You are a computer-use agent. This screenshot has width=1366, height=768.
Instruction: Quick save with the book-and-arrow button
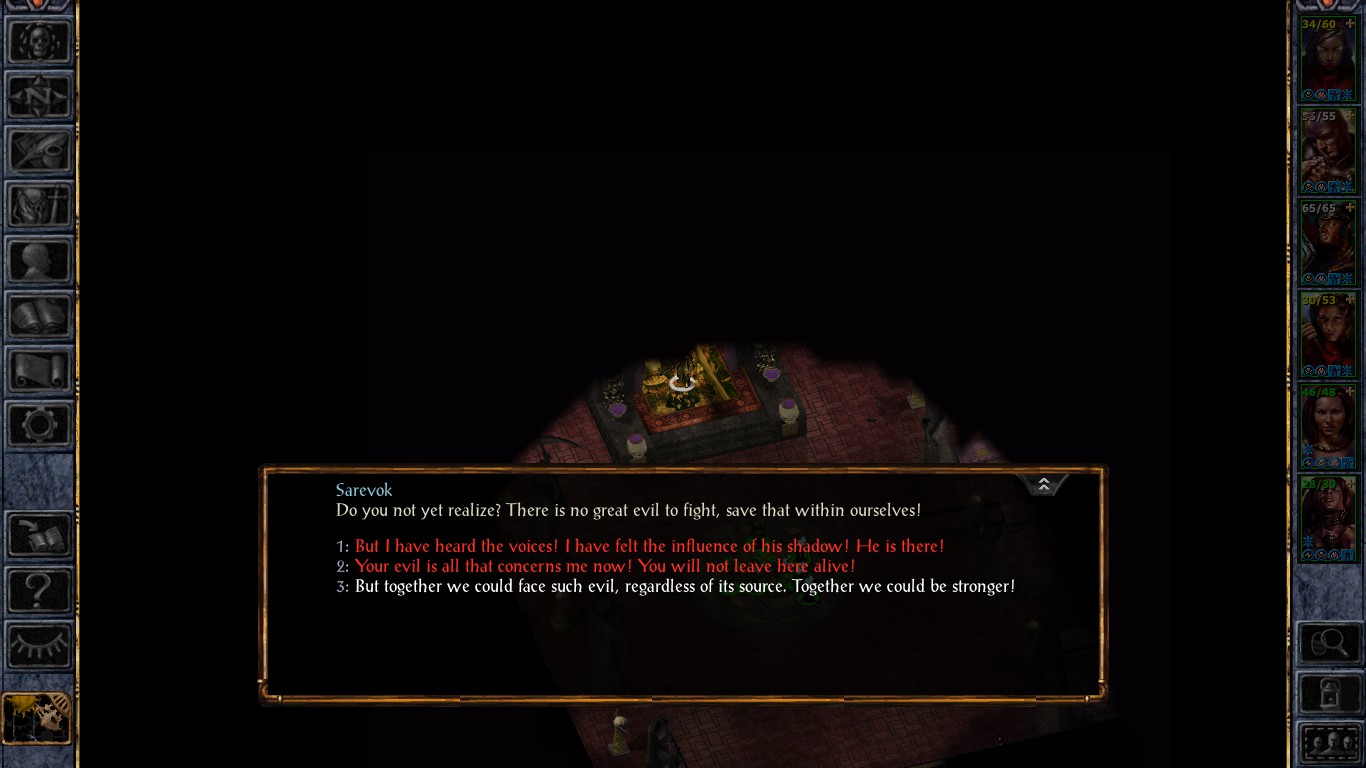(x=39, y=535)
